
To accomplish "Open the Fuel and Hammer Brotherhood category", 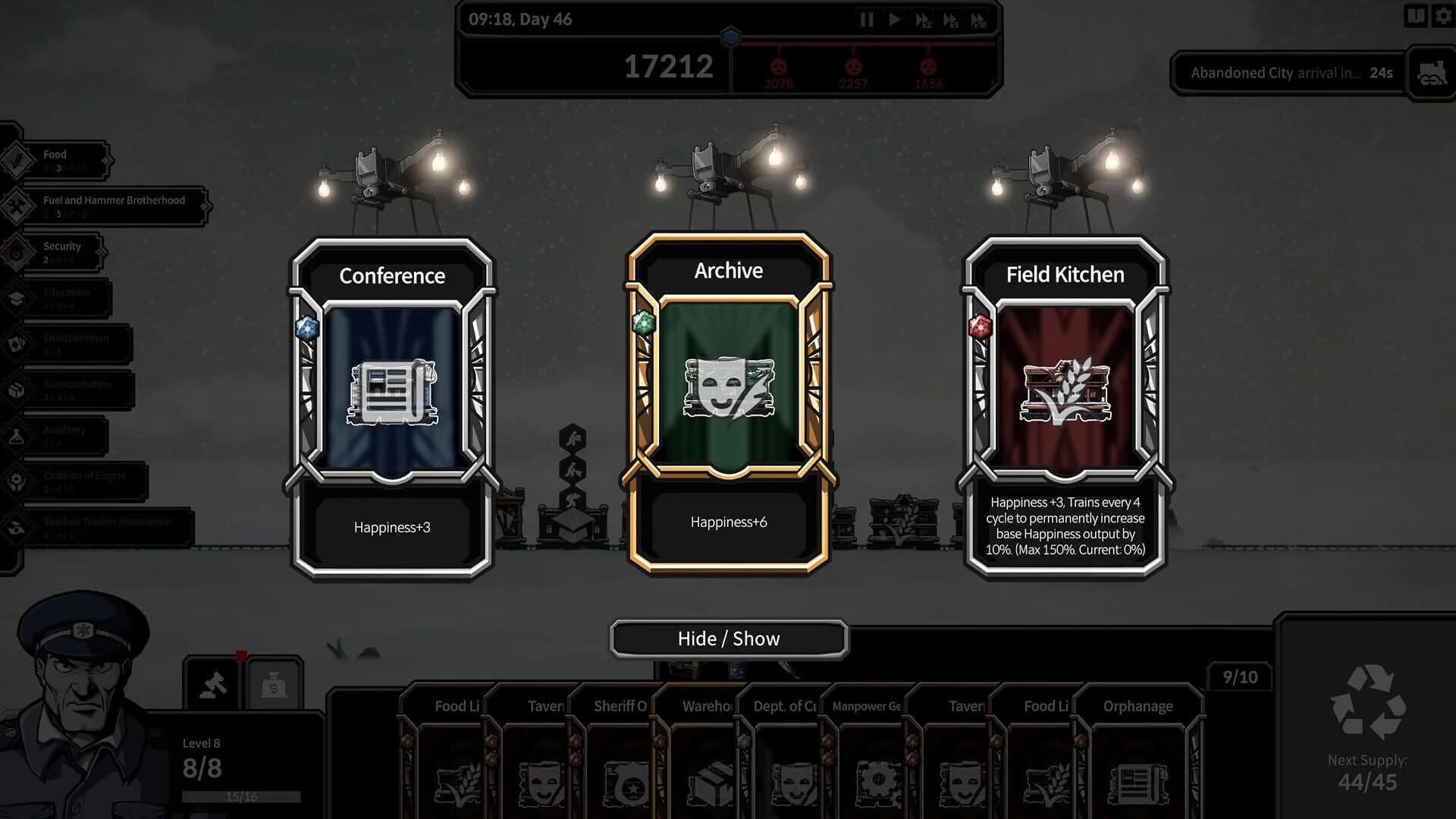I will (x=15, y=205).
